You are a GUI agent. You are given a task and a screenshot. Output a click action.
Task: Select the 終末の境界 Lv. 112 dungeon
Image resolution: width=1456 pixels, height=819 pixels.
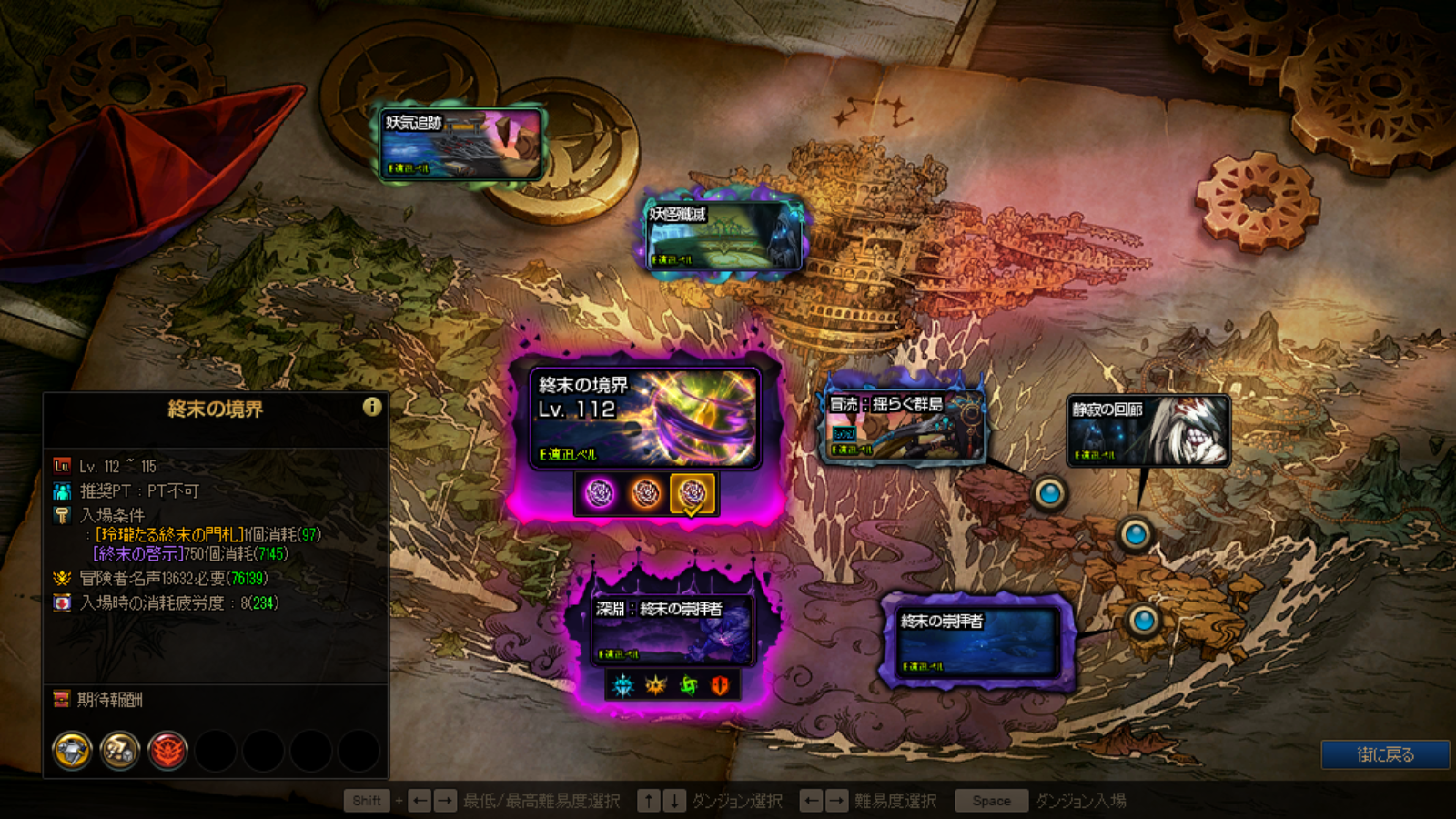[644, 418]
